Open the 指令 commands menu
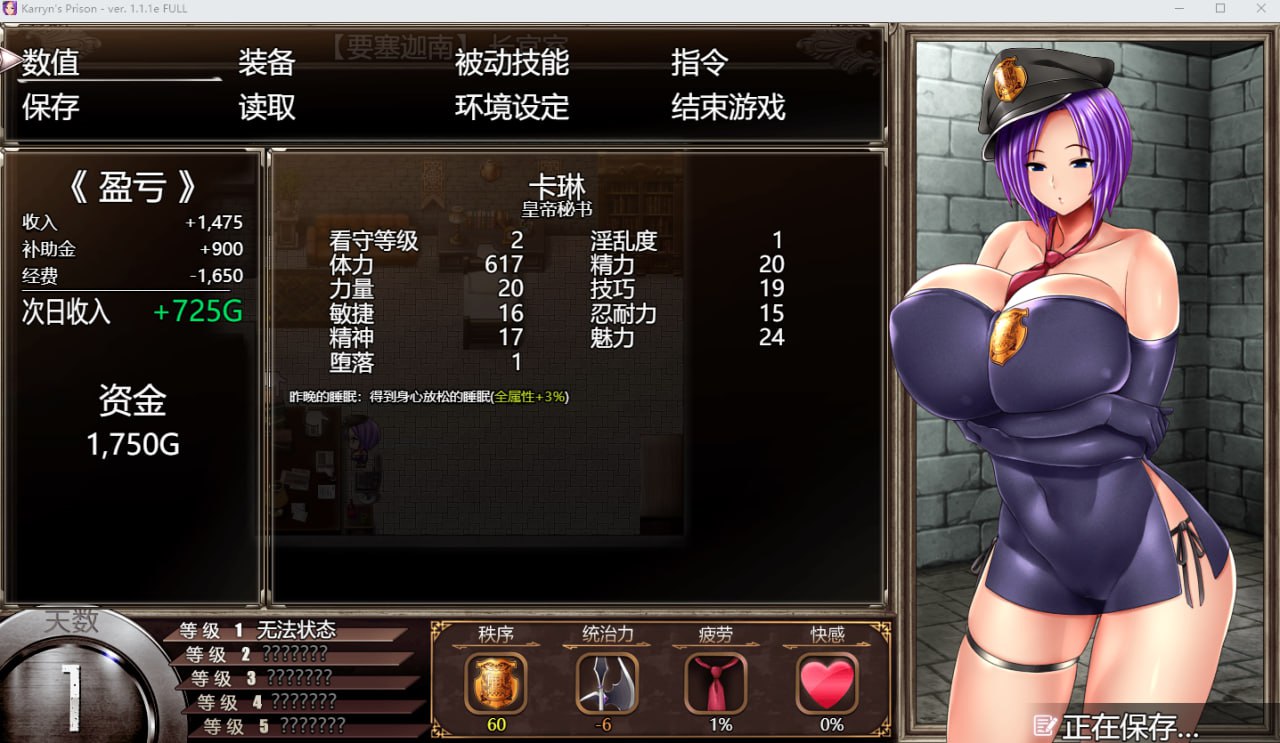Viewport: 1280px width, 743px height. coord(702,63)
